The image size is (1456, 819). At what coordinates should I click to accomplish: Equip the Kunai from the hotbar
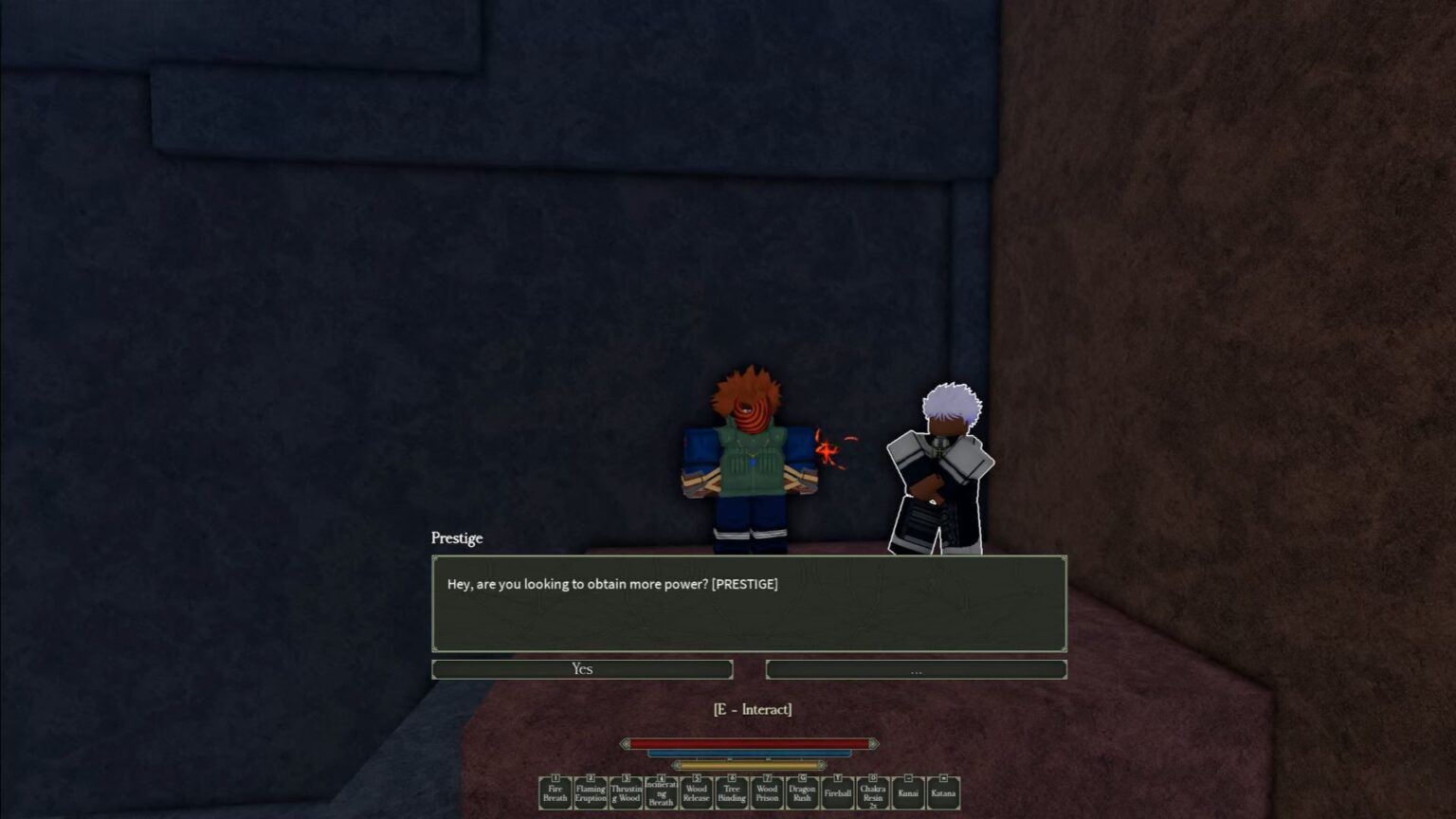click(x=907, y=793)
